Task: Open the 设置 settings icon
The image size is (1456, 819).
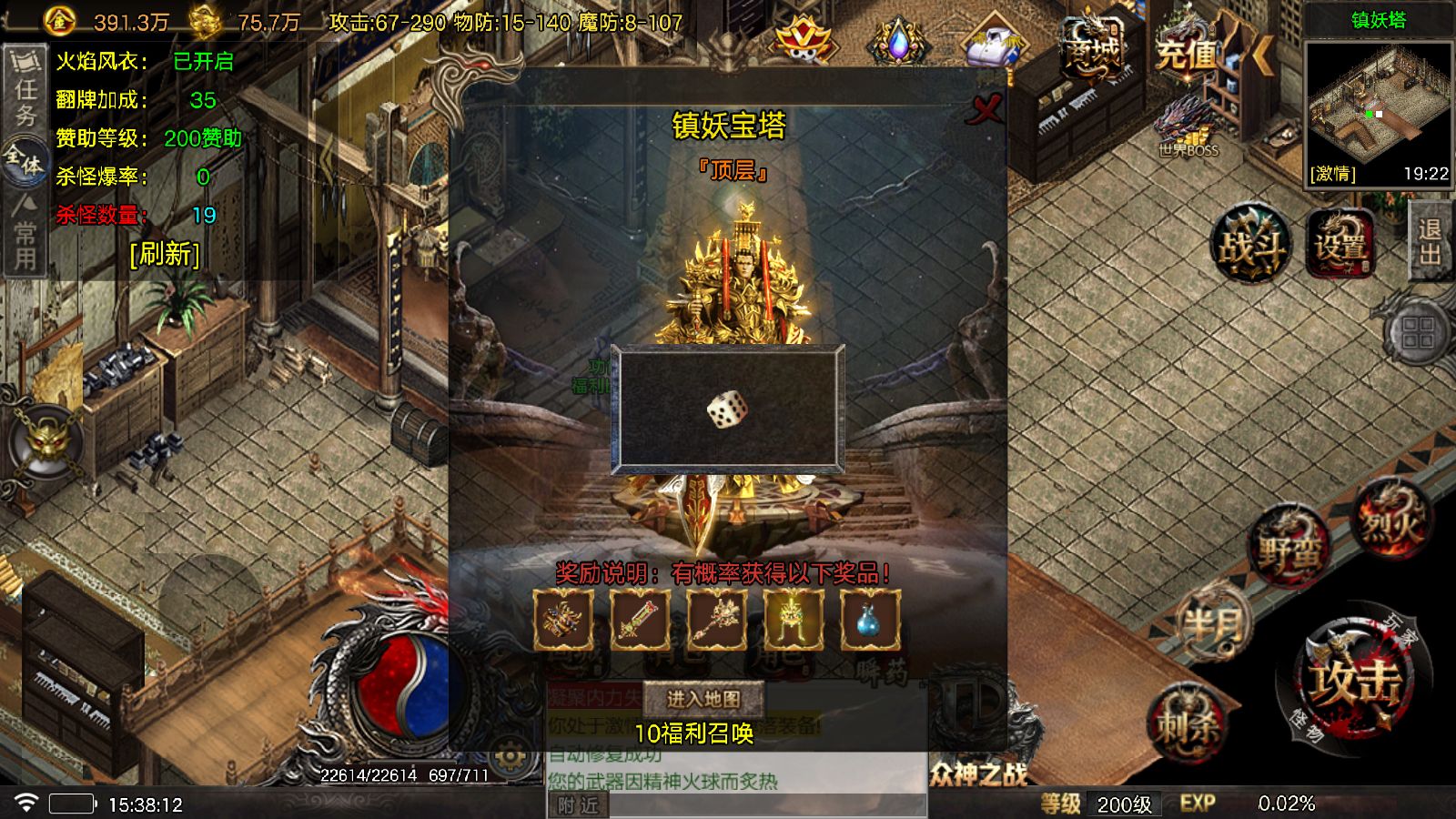Action: 1343,244
